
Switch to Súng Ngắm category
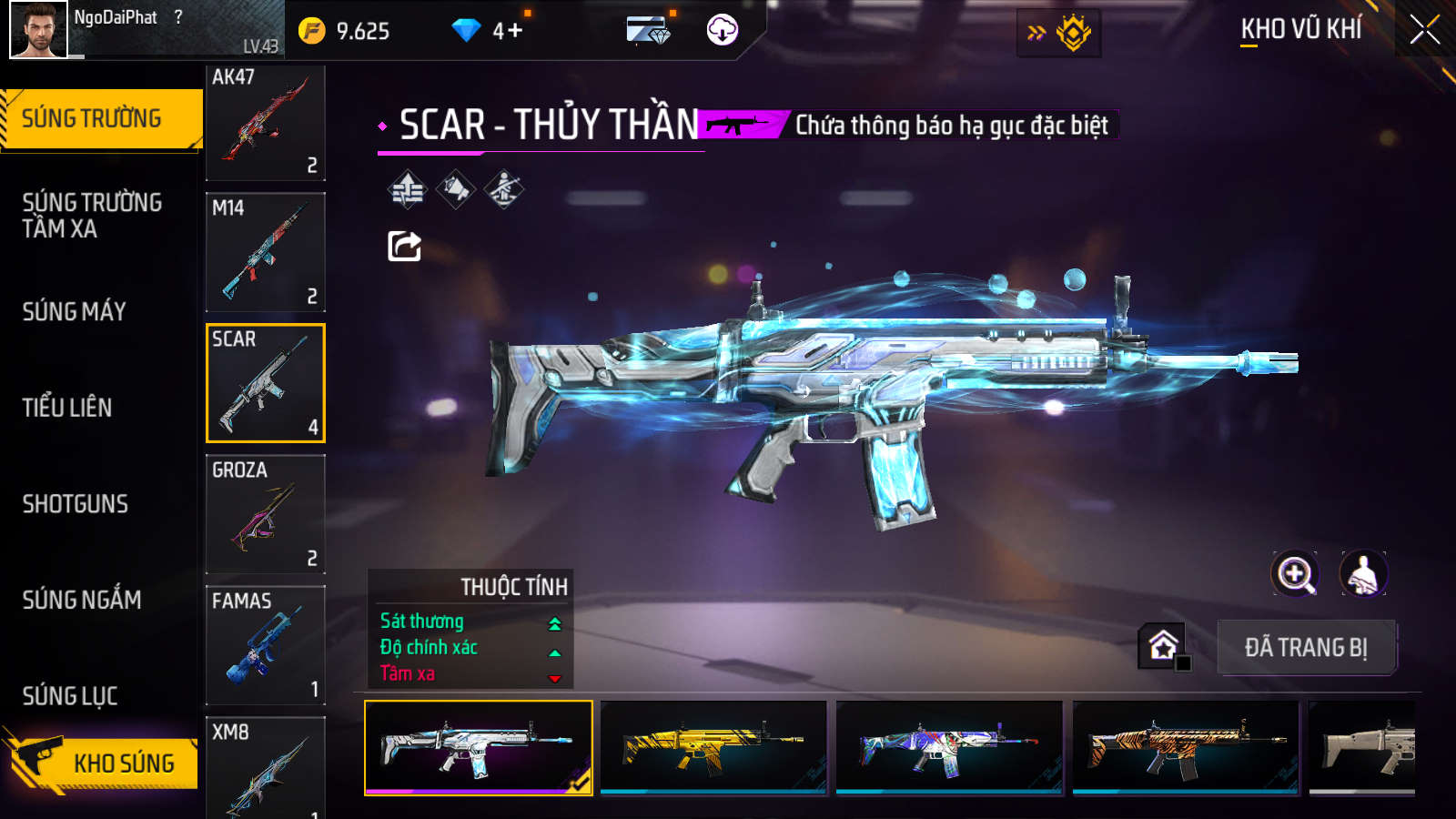click(x=82, y=600)
